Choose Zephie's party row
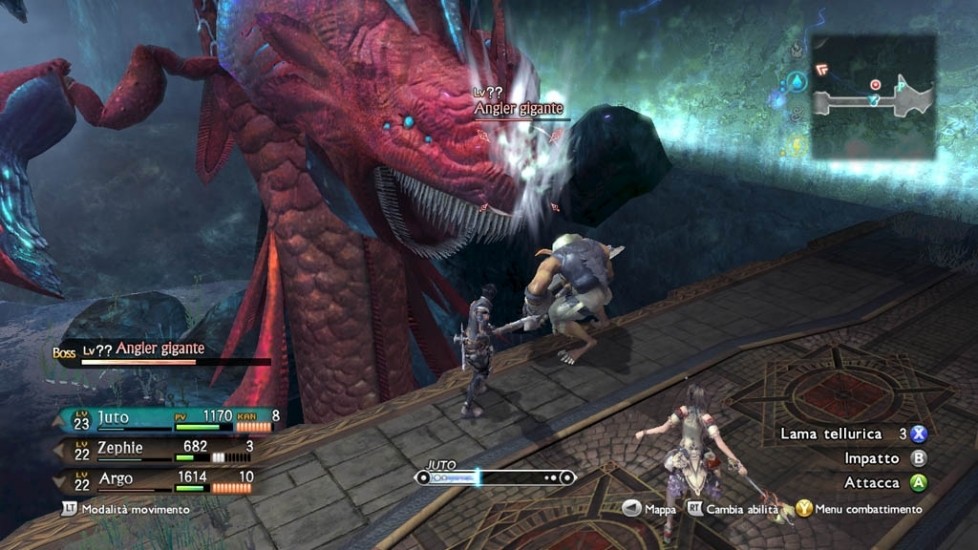 tap(120, 447)
